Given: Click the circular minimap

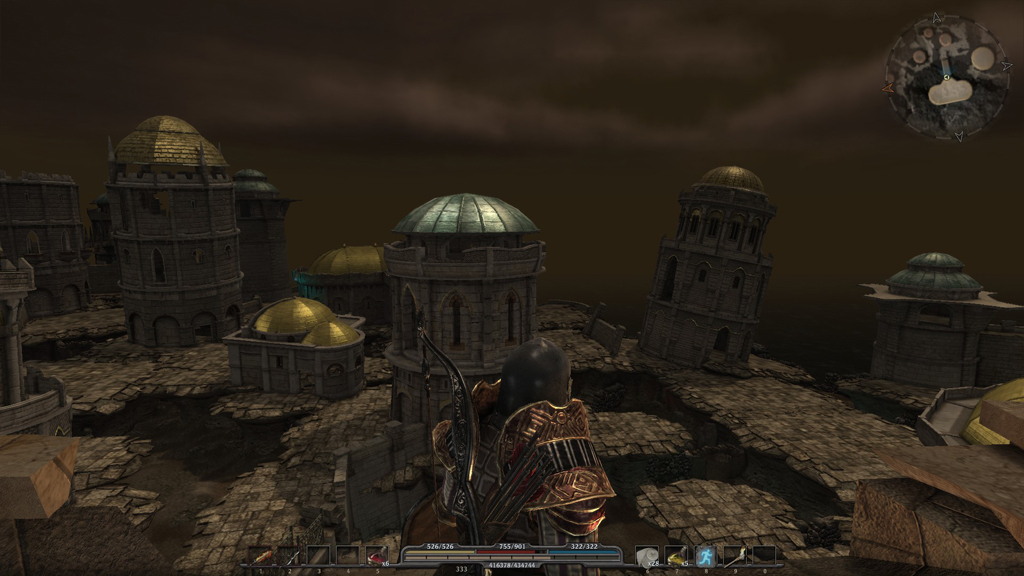Looking at the screenshot, I should 946,77.
